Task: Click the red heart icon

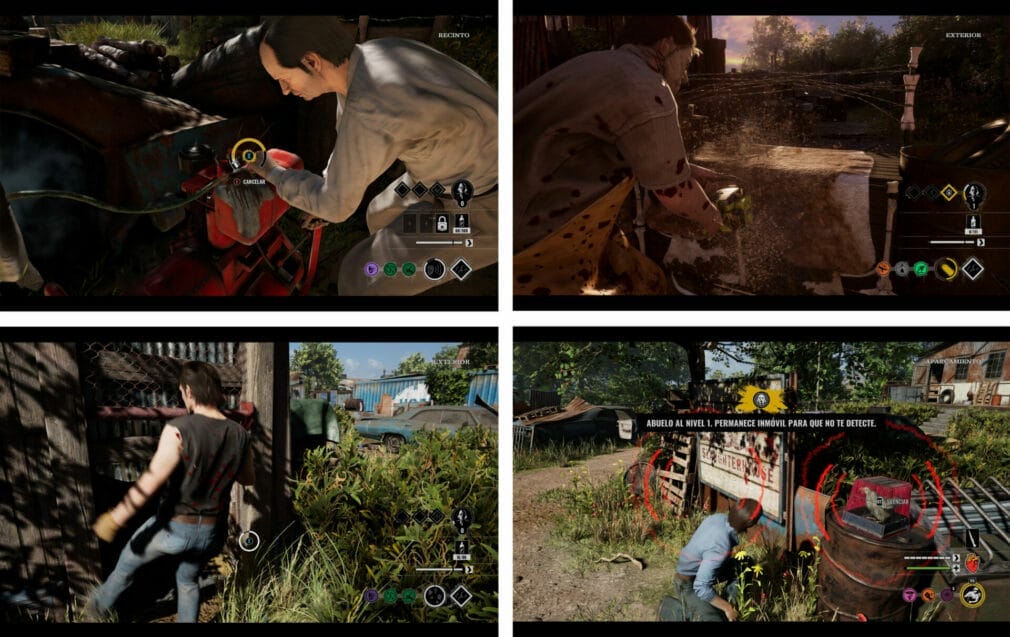Action: 972,562
